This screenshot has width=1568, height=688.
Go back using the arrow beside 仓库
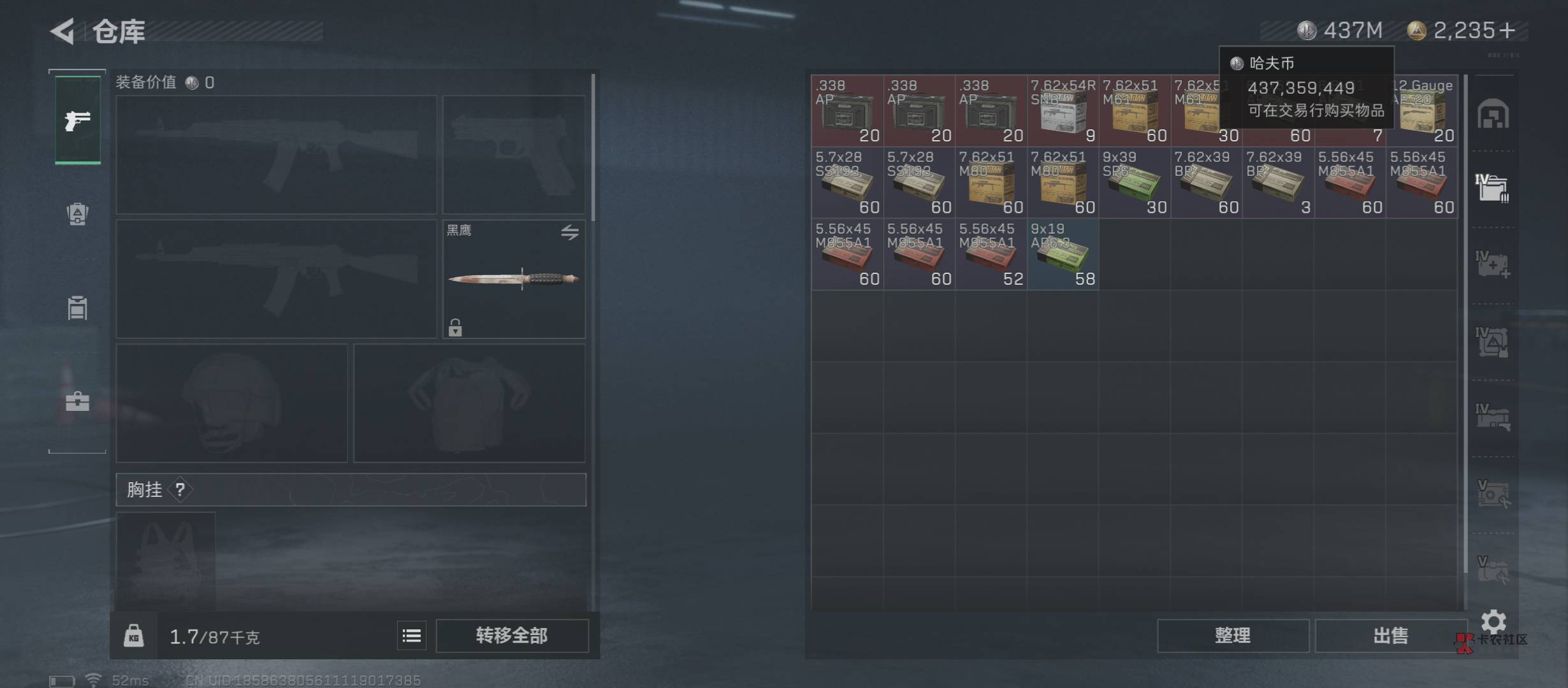(x=63, y=31)
